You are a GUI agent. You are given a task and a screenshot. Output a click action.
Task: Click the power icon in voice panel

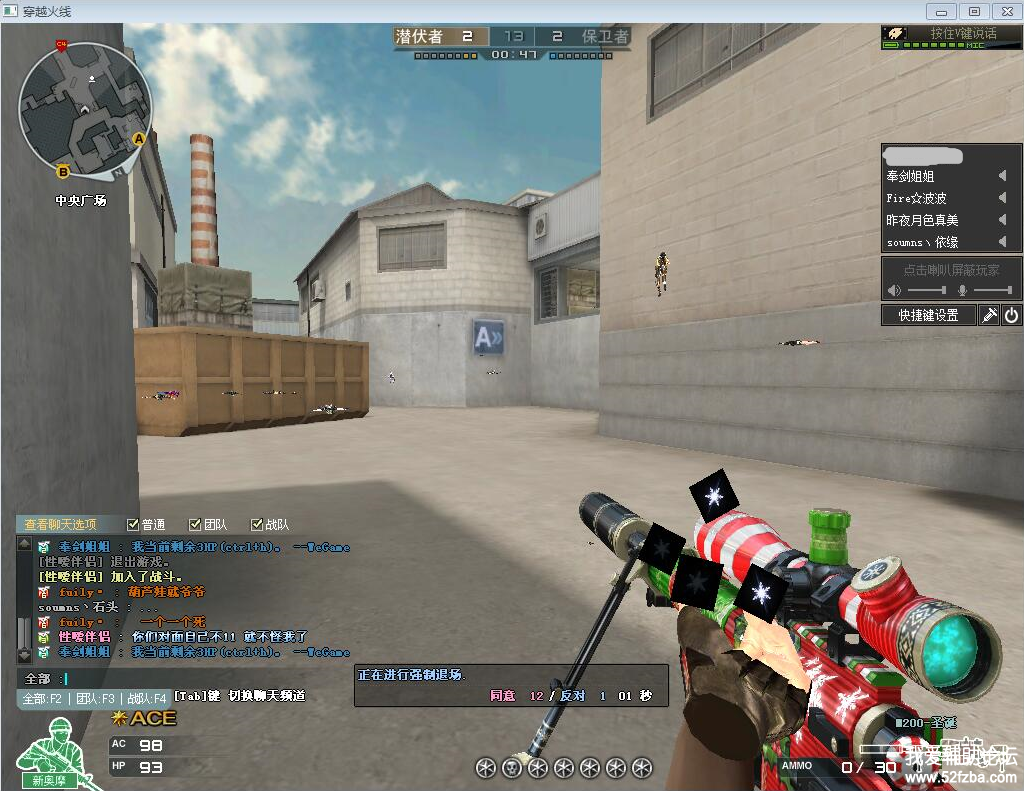click(1011, 315)
